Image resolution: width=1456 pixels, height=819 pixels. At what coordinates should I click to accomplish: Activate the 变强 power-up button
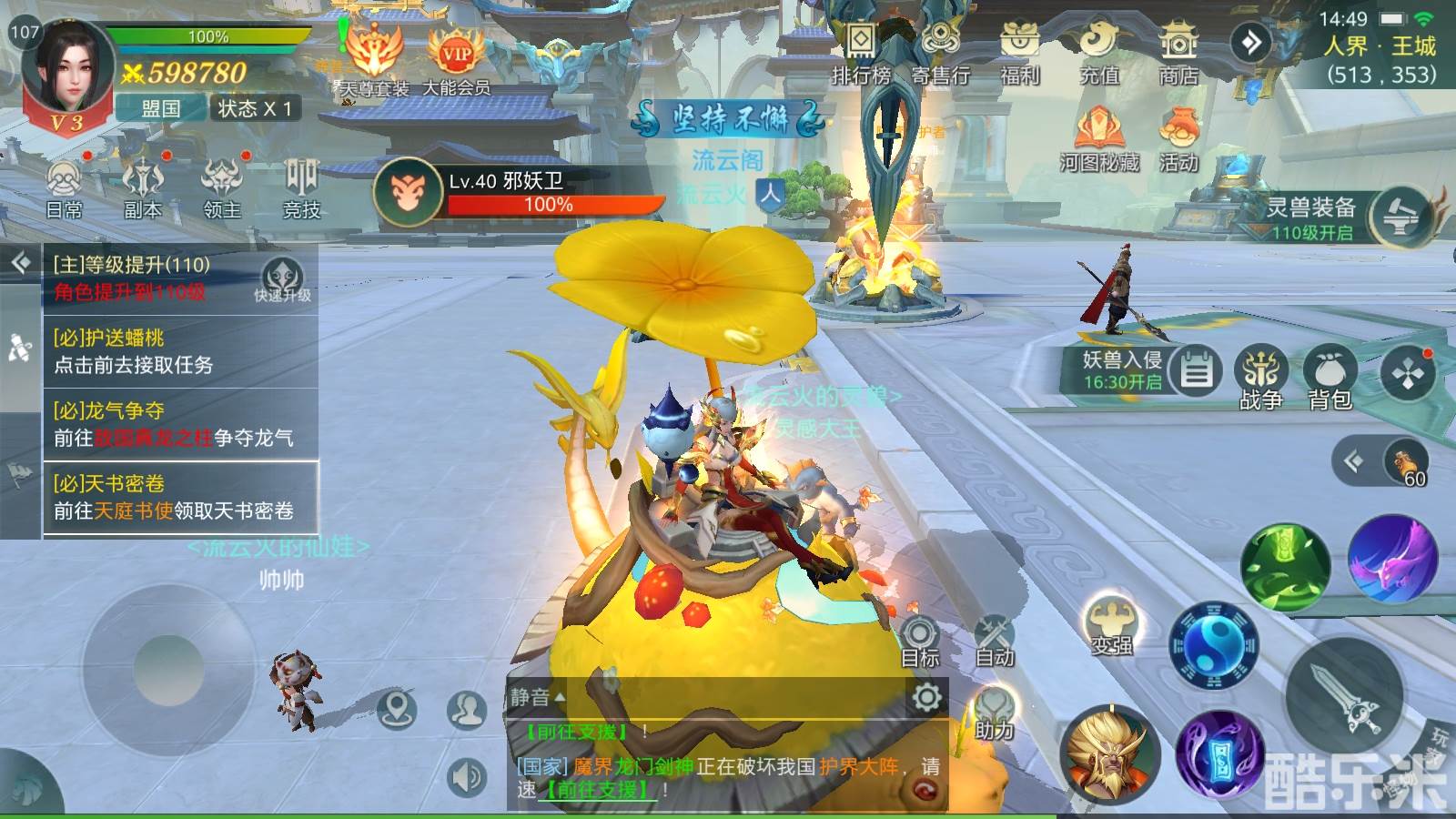1111,627
